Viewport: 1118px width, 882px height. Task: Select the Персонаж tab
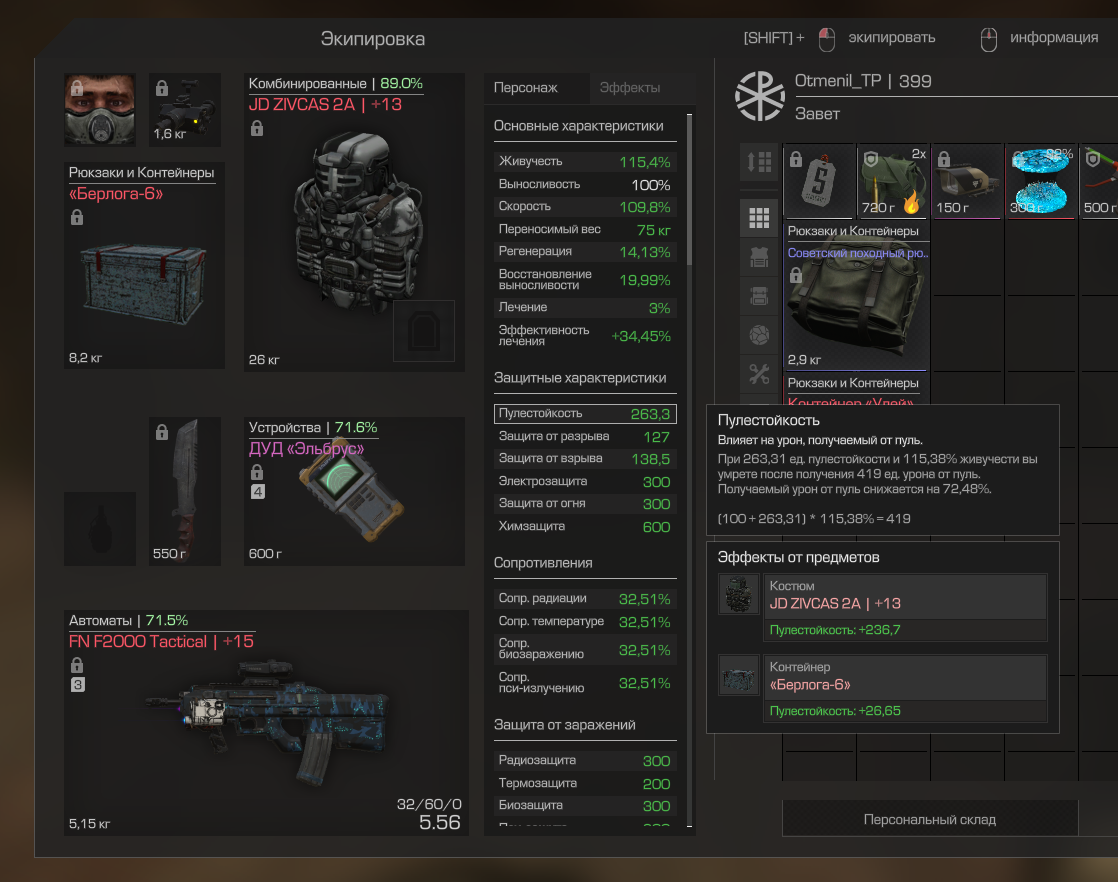[525, 88]
